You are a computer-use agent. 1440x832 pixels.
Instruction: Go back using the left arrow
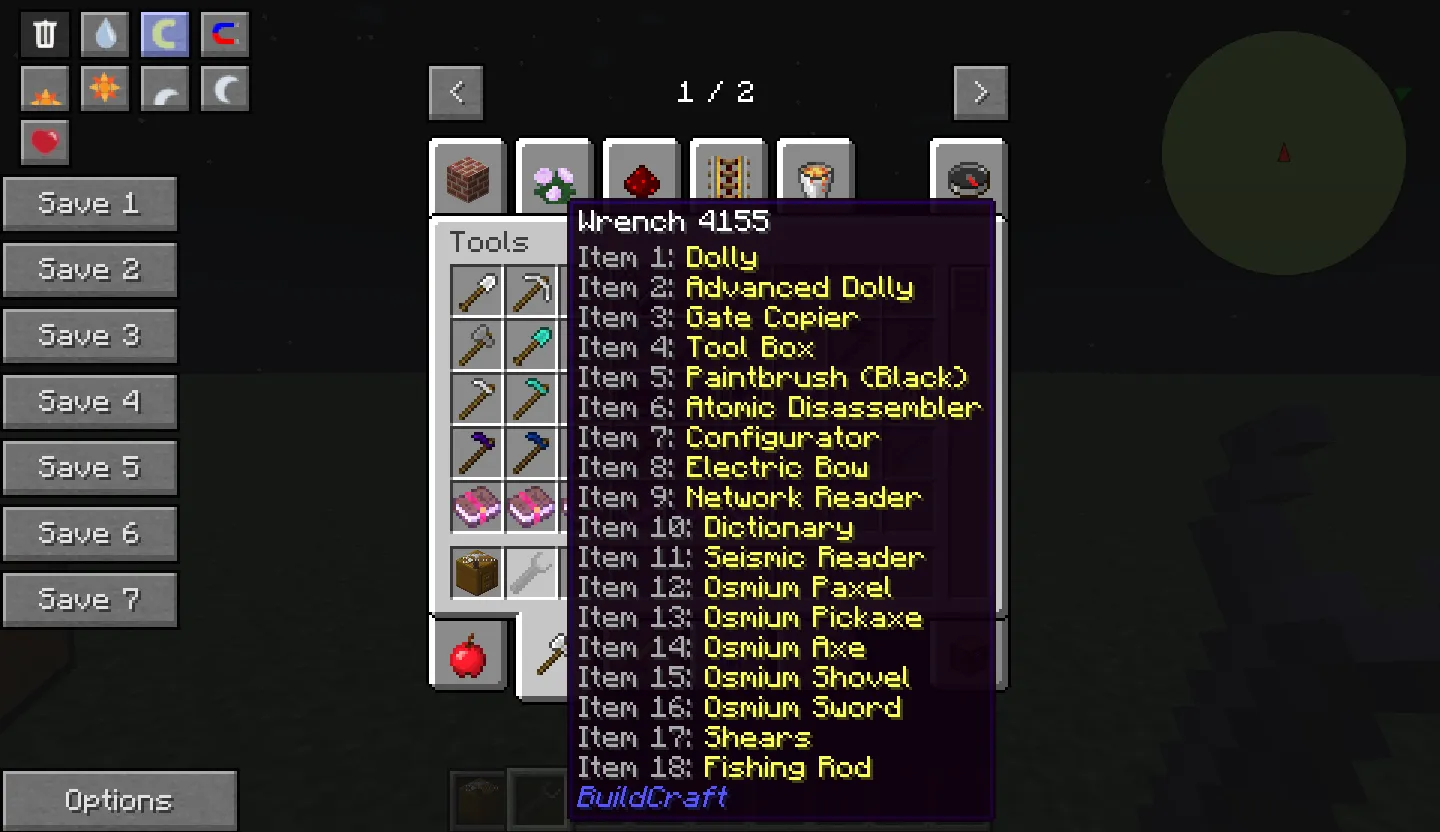(x=456, y=92)
